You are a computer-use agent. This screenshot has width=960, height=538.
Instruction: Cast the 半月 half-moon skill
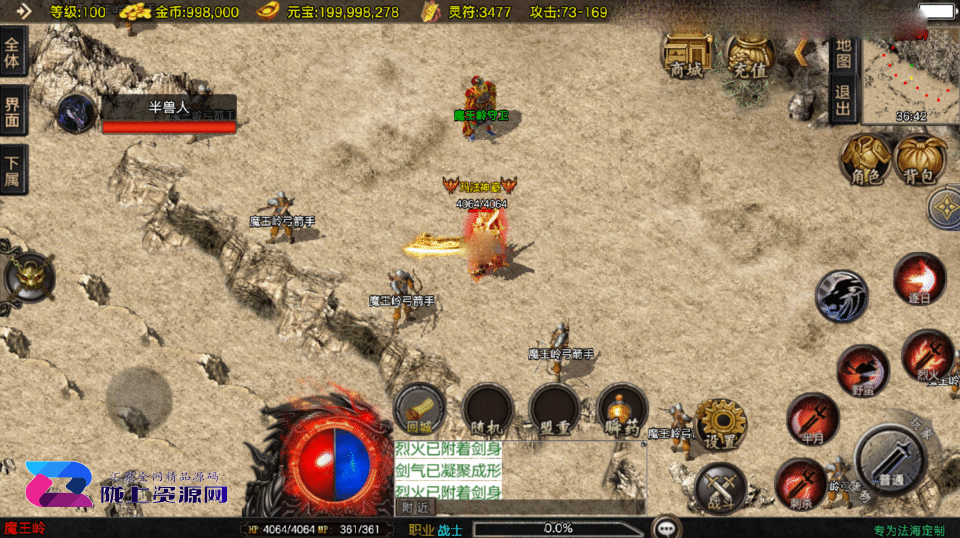tap(812, 418)
